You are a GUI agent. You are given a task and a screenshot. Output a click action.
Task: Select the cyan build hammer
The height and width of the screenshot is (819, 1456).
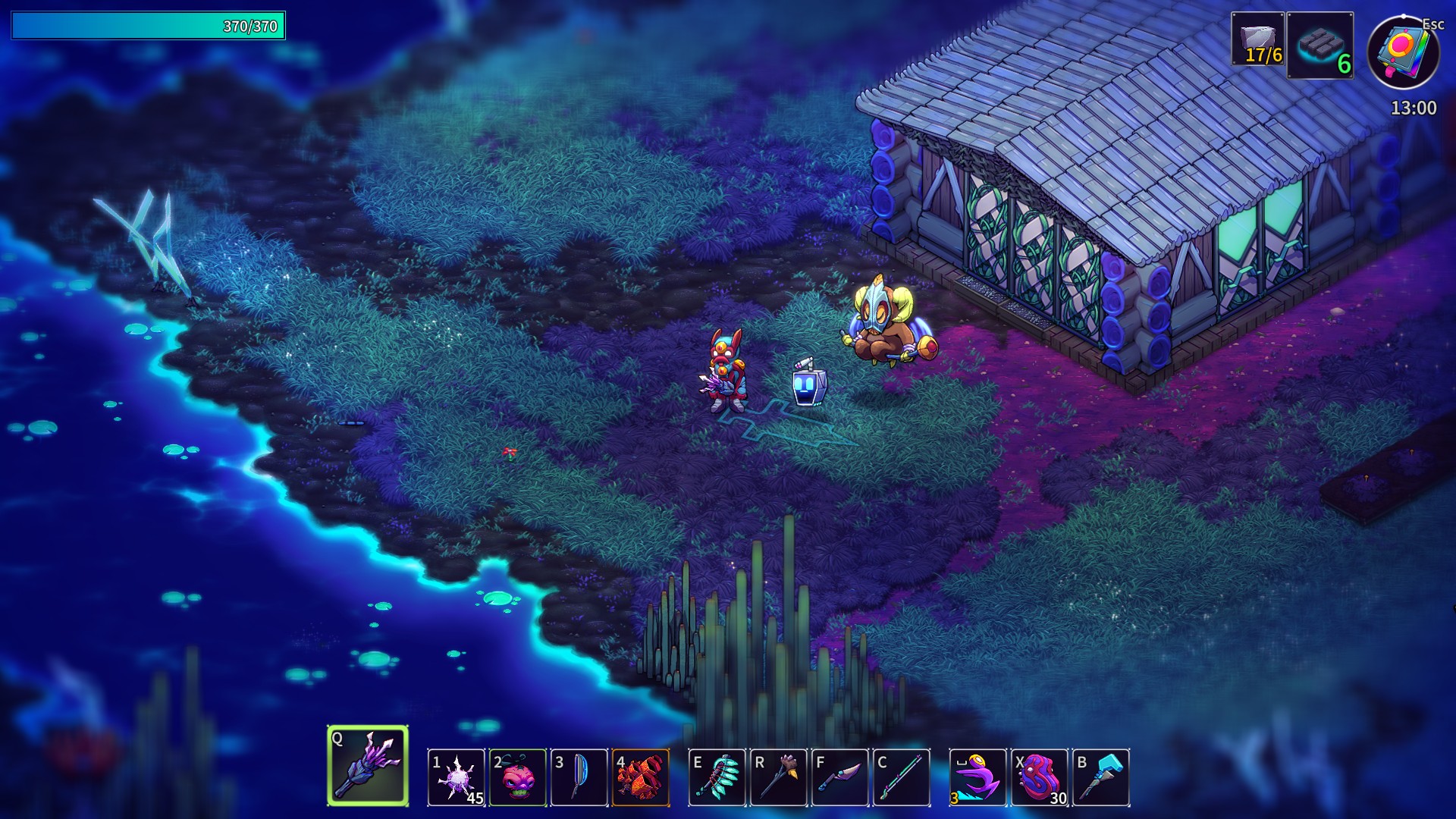(x=1101, y=777)
